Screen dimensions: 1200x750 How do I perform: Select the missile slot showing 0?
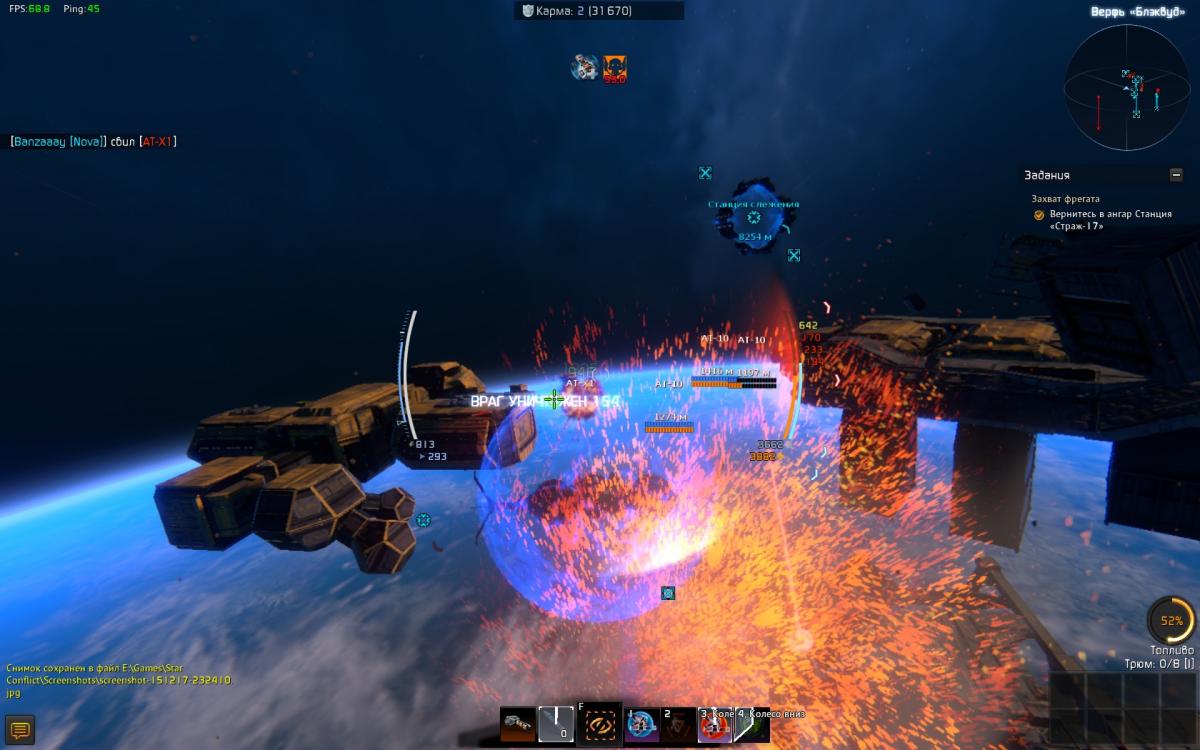tap(556, 723)
